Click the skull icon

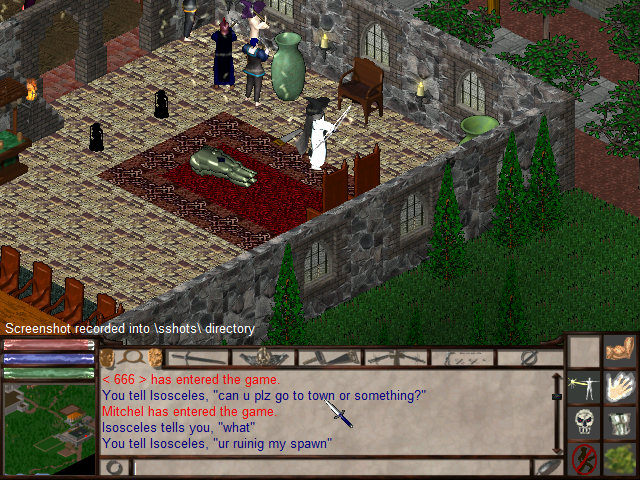coord(584,422)
